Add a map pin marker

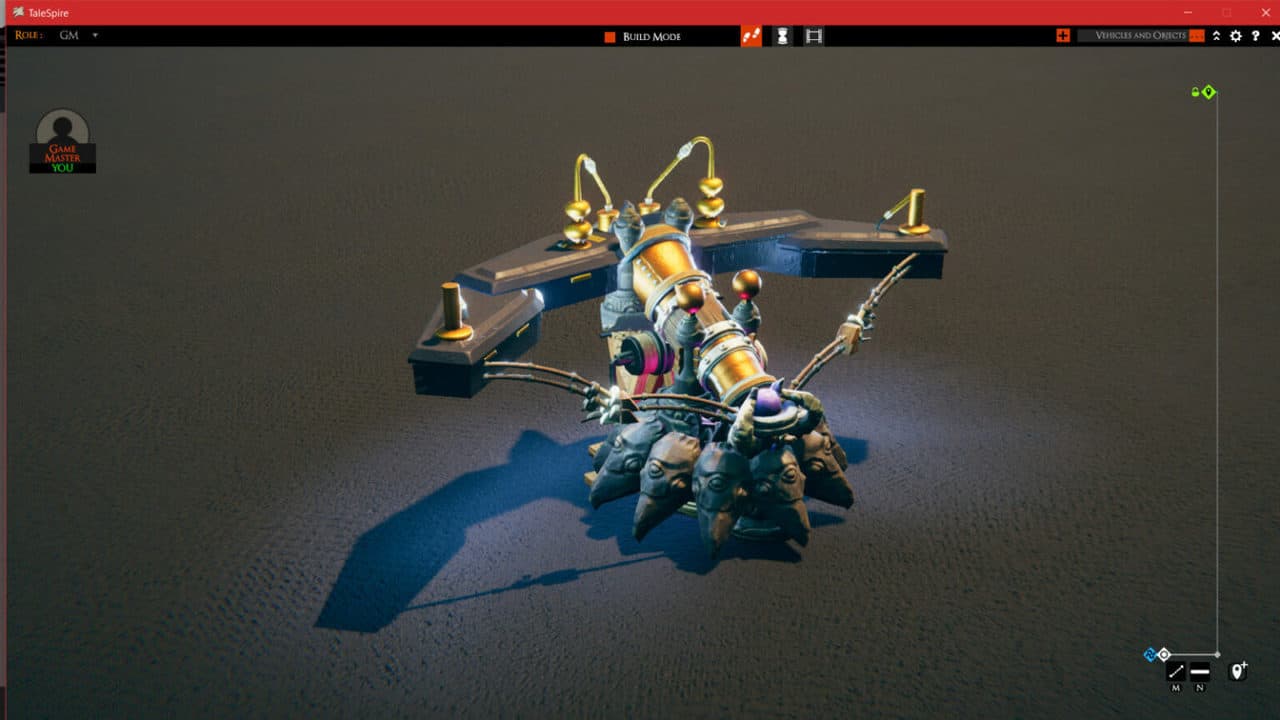(1238, 670)
